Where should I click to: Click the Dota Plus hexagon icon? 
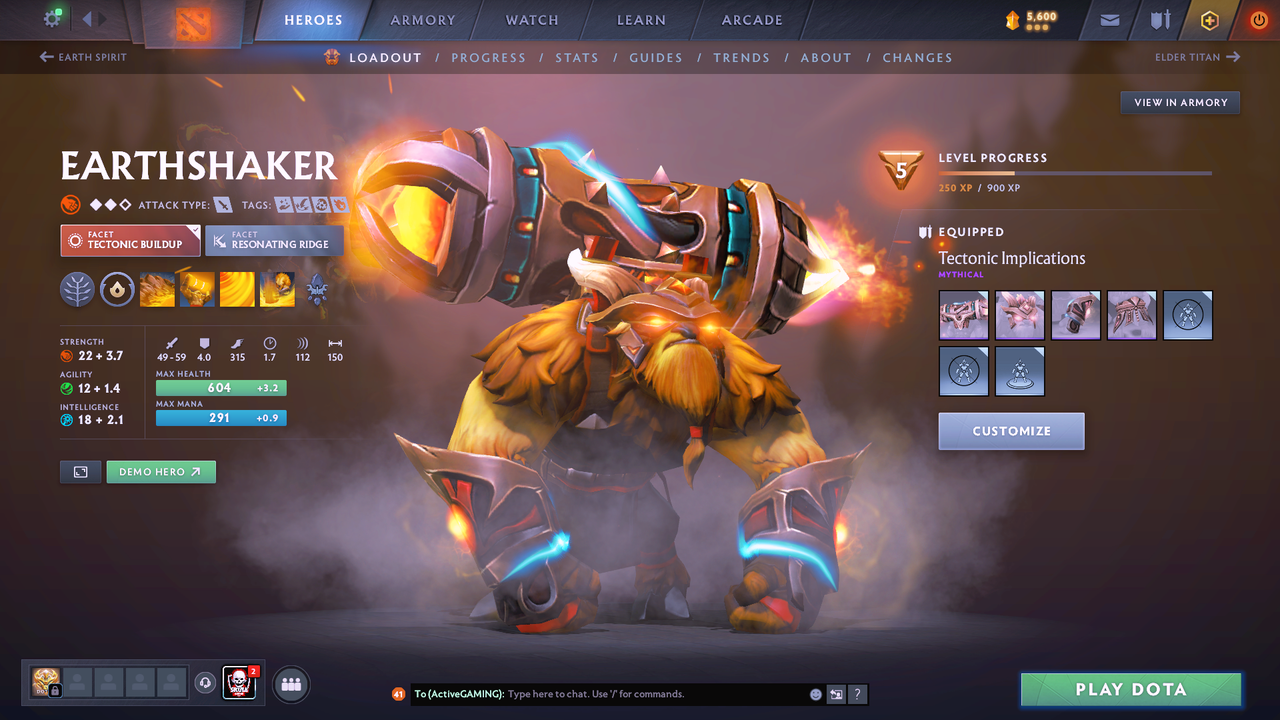click(1209, 19)
